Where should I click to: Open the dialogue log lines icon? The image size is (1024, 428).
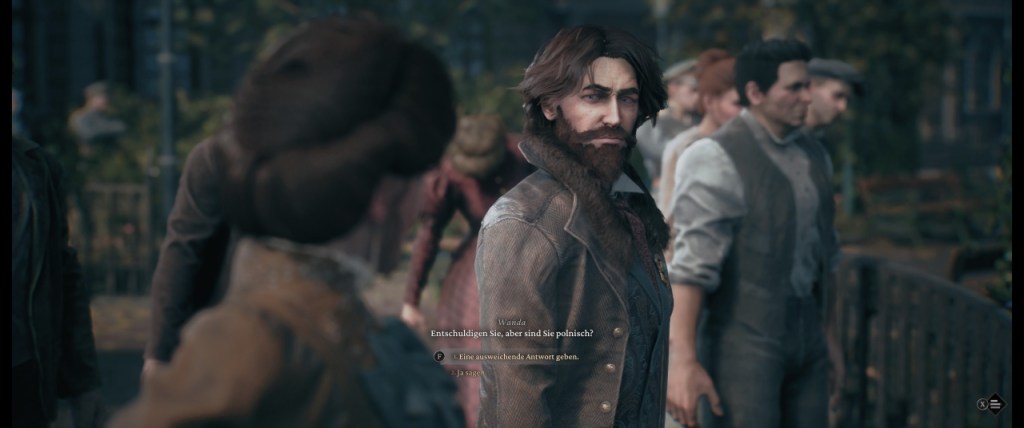996,404
